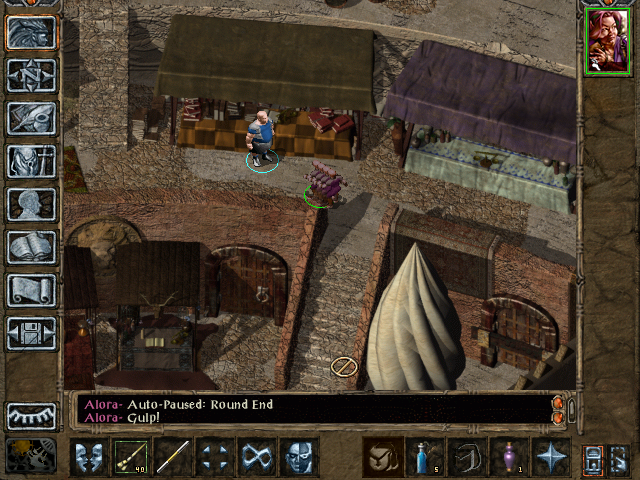
Task: Select the ranged weapon slot with 40 ammo
Action: pos(129,457)
